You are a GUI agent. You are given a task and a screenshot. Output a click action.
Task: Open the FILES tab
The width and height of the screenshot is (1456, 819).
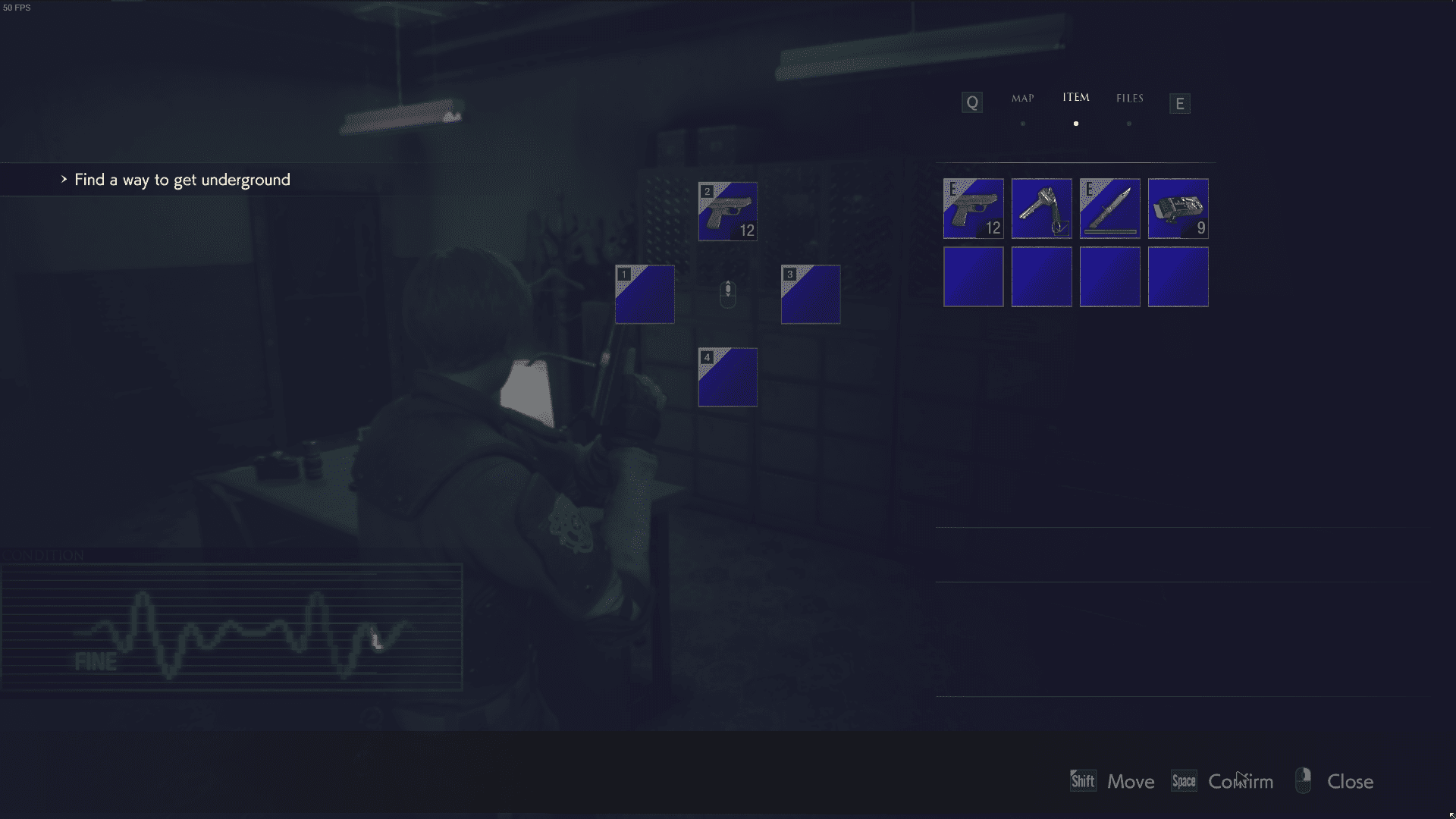[x=1129, y=98]
